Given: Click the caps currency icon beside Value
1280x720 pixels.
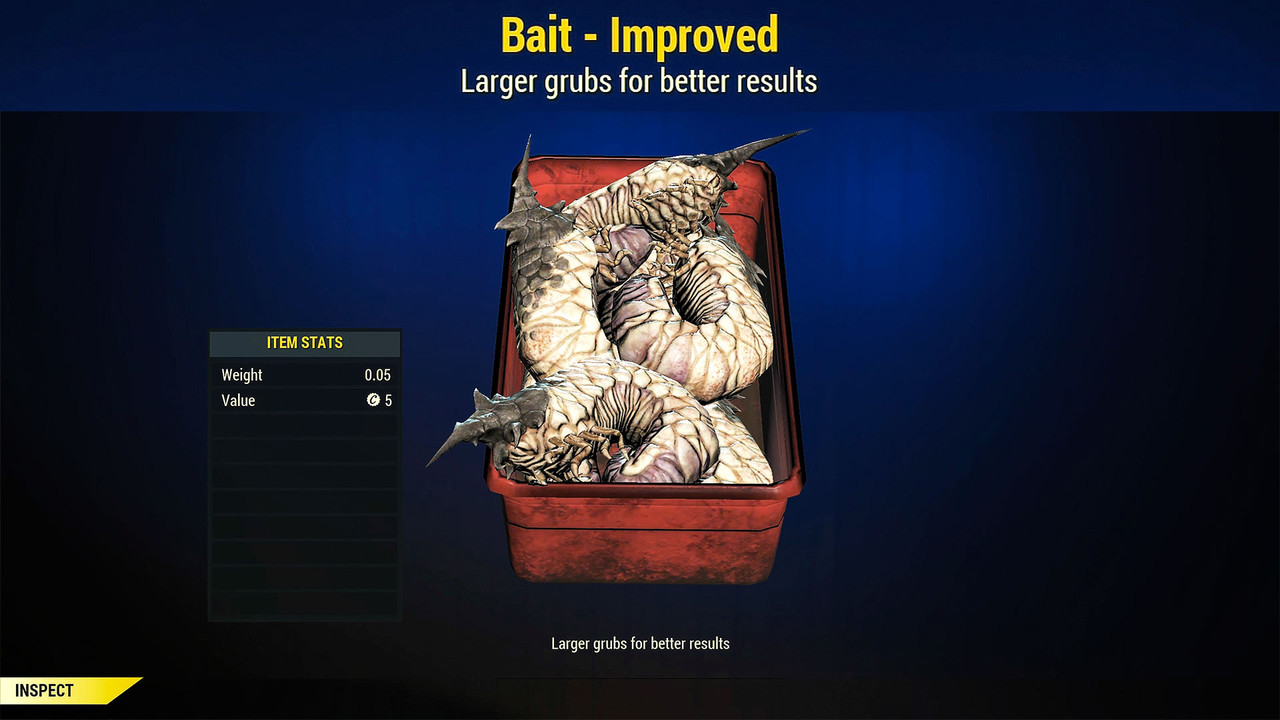Looking at the screenshot, I should (x=374, y=400).
